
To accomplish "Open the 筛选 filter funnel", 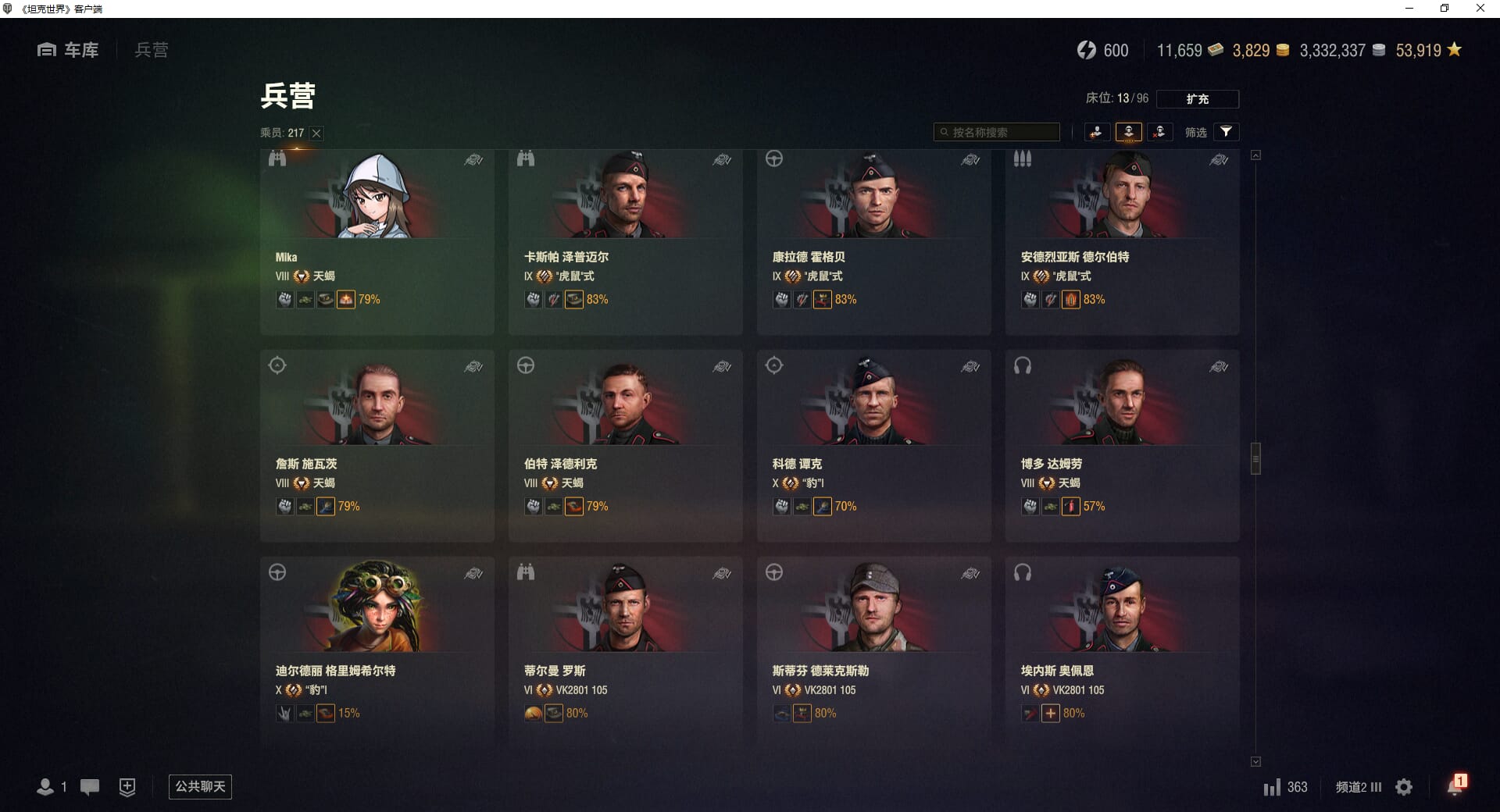I will pos(1226,132).
